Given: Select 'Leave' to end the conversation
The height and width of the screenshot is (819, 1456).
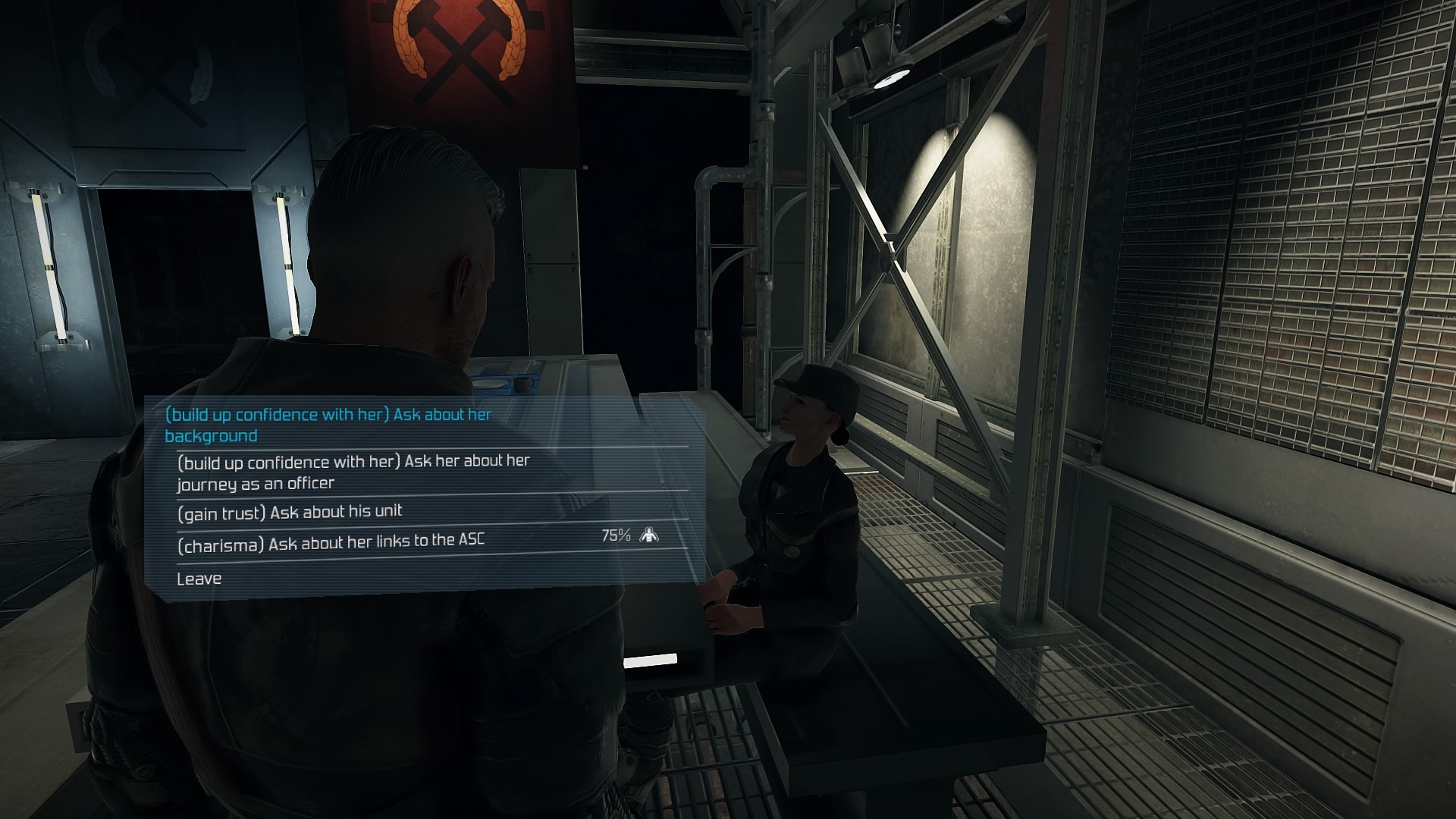Looking at the screenshot, I should (x=199, y=579).
